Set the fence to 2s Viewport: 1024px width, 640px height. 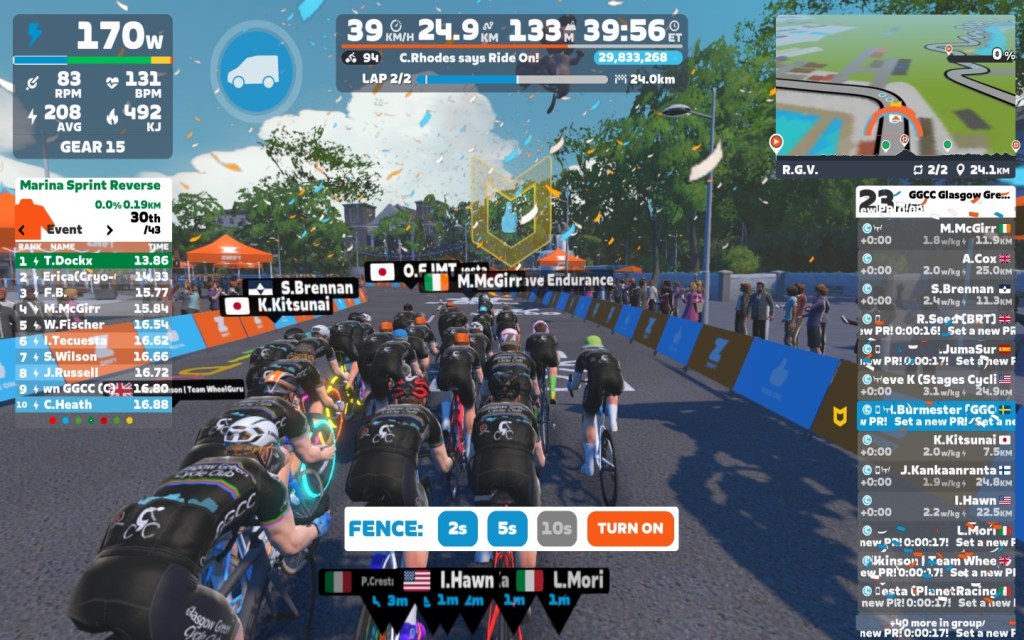[457, 528]
